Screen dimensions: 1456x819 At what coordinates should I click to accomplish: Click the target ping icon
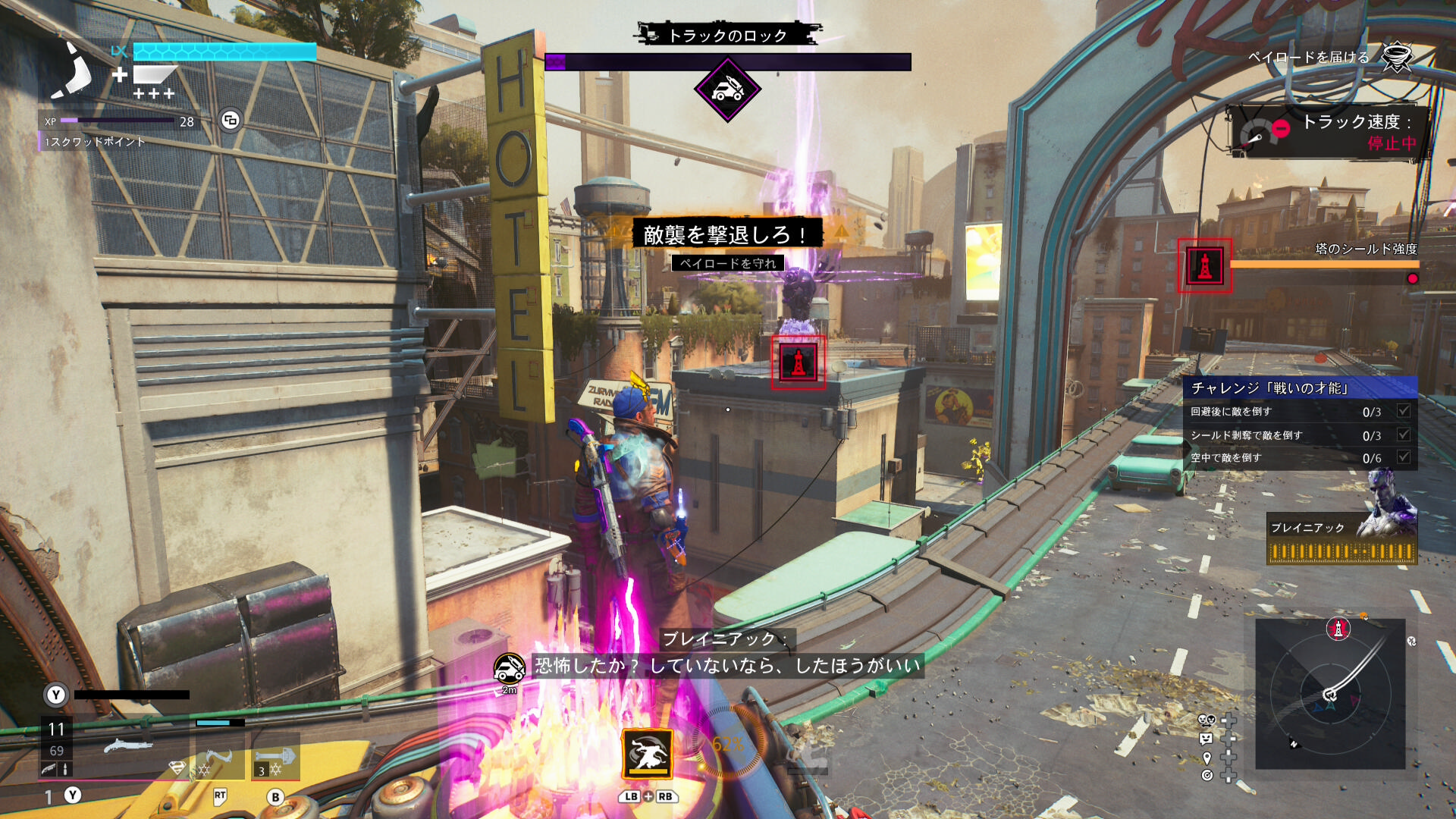(1207, 775)
